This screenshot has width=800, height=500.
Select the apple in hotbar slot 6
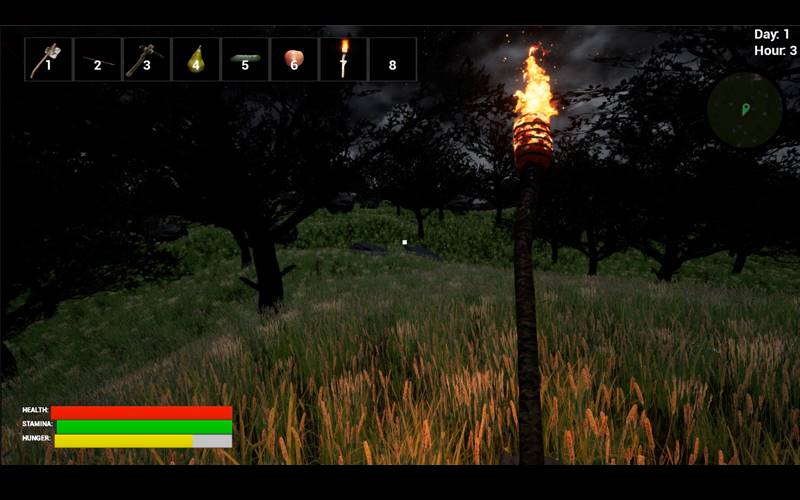click(x=294, y=60)
